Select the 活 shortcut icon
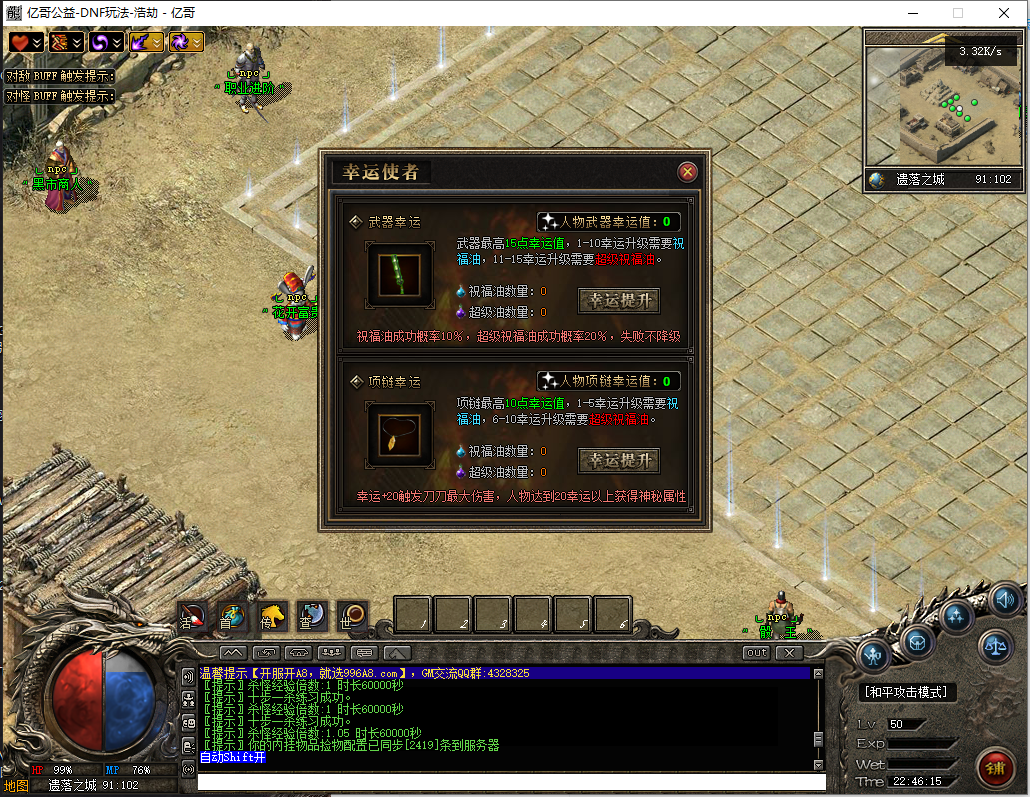1030x797 pixels. click(192, 616)
